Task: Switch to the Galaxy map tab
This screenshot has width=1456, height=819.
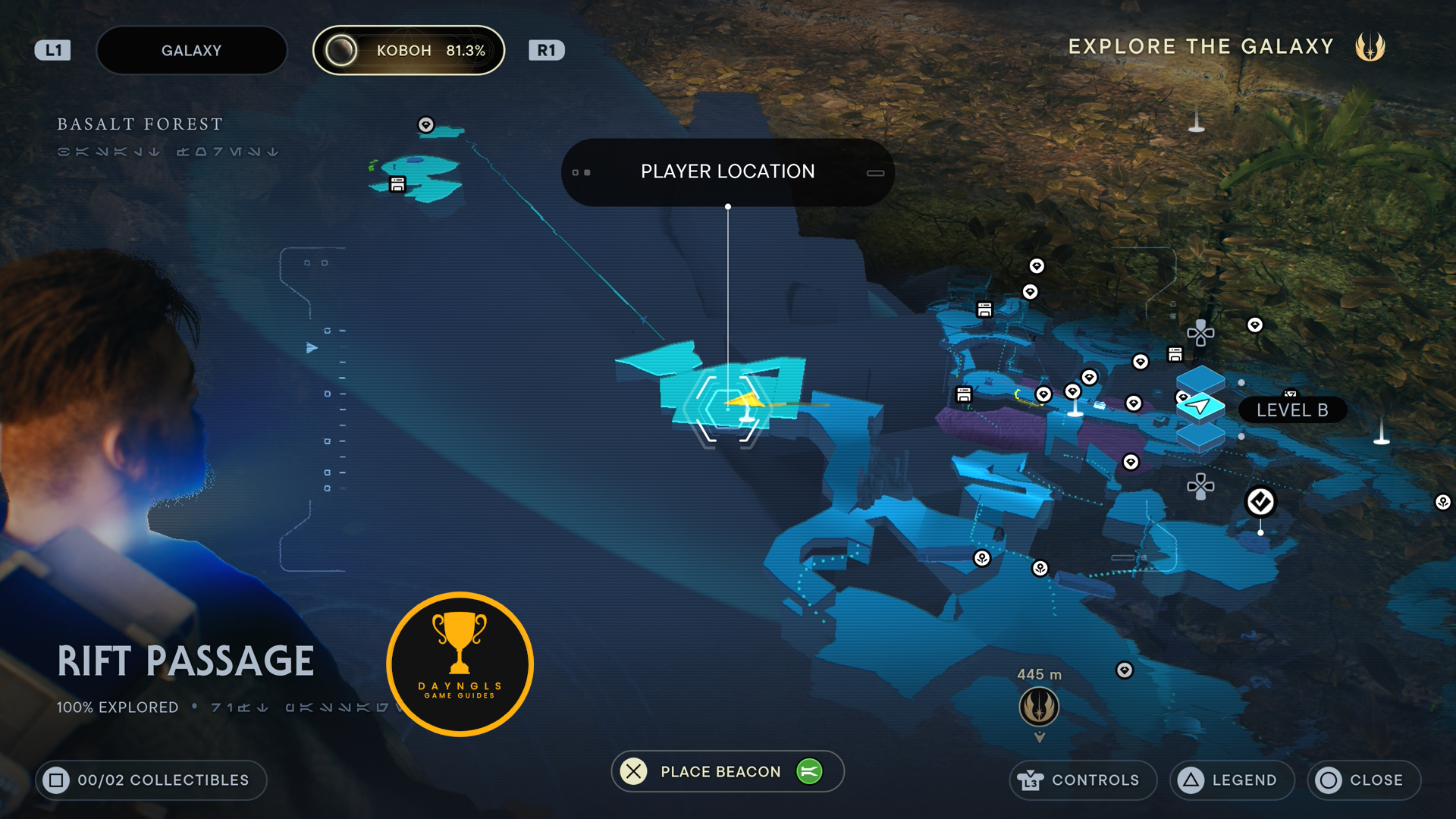Action: 191,51
